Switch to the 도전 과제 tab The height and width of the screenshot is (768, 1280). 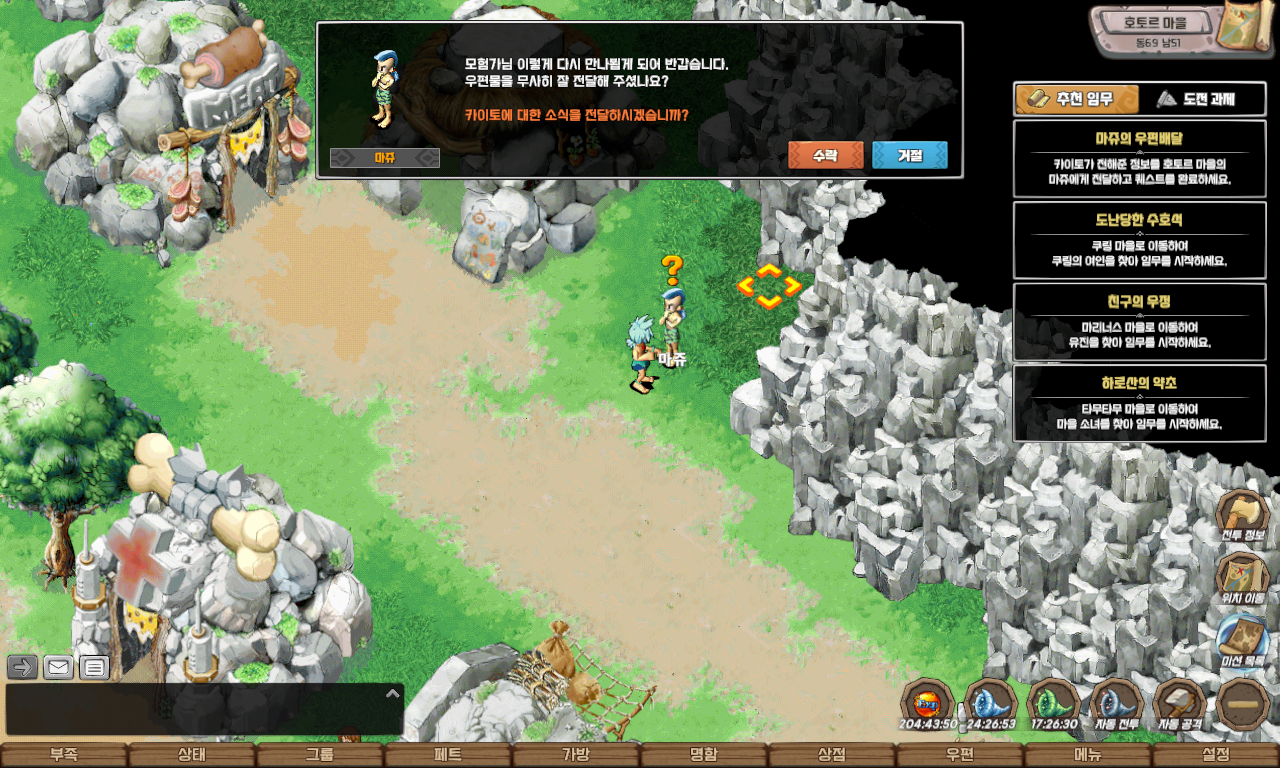pos(1203,99)
